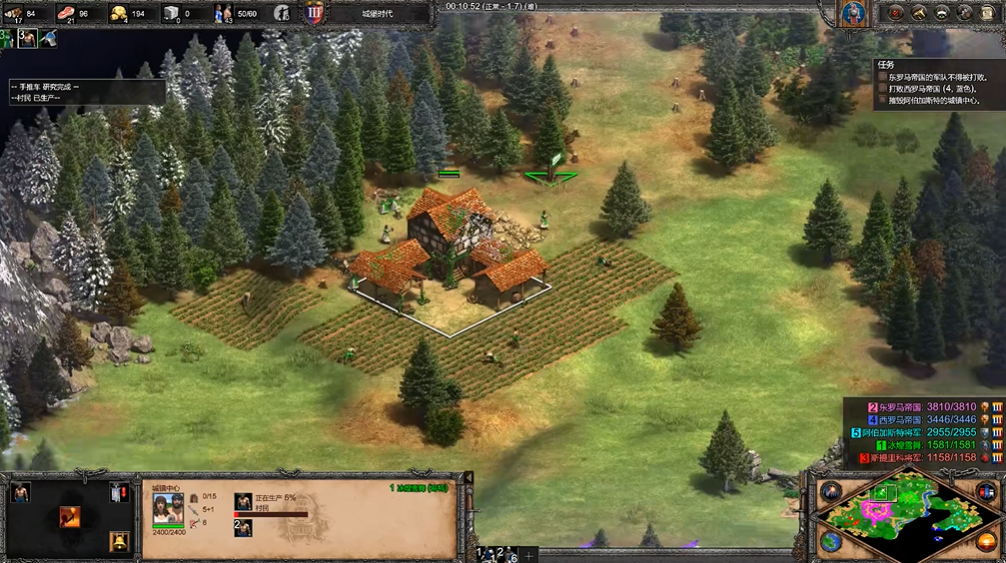Toggle minimap friend-or-foe colors button
The height and width of the screenshot is (563, 1006).
click(x=984, y=491)
